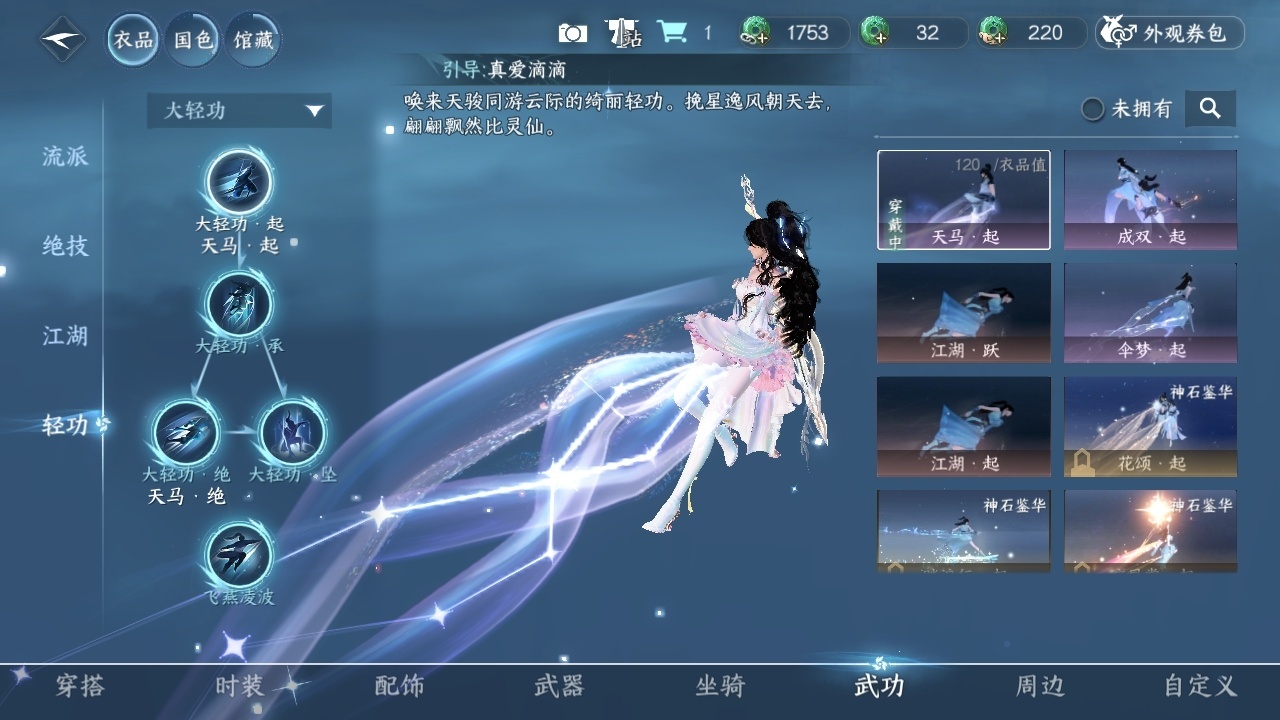
Task: Select the 伞梦·起 appearance thumbnail
Action: pyautogui.click(x=1150, y=312)
